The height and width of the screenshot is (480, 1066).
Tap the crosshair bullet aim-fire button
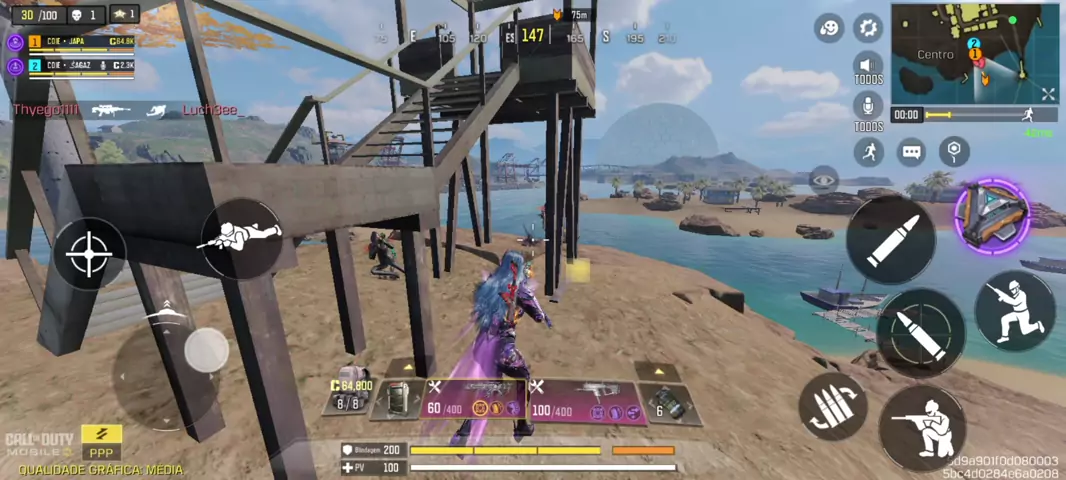coord(920,333)
